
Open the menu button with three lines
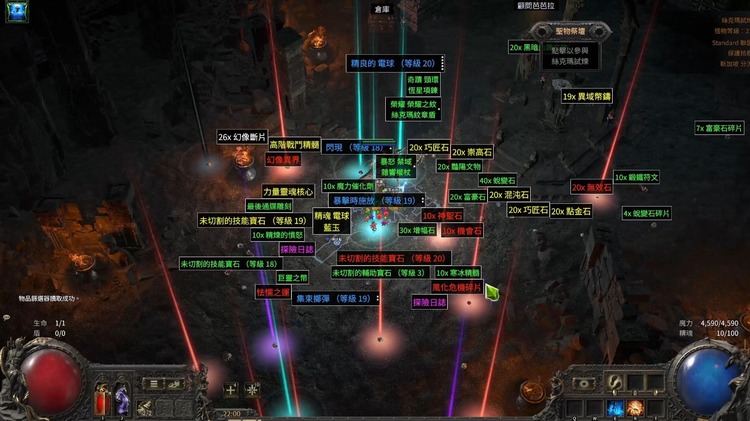pos(152,383)
